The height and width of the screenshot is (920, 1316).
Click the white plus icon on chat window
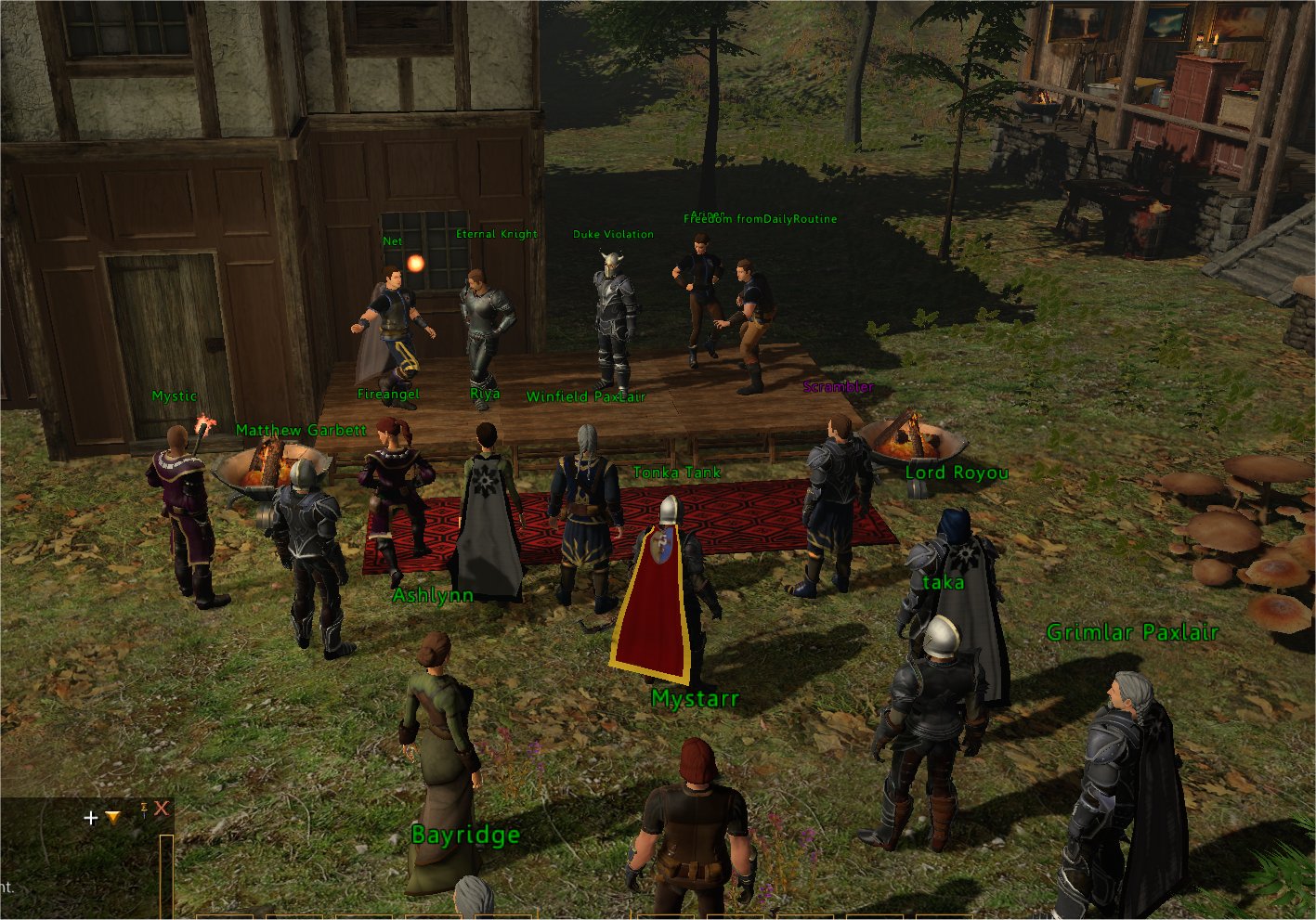click(x=91, y=818)
